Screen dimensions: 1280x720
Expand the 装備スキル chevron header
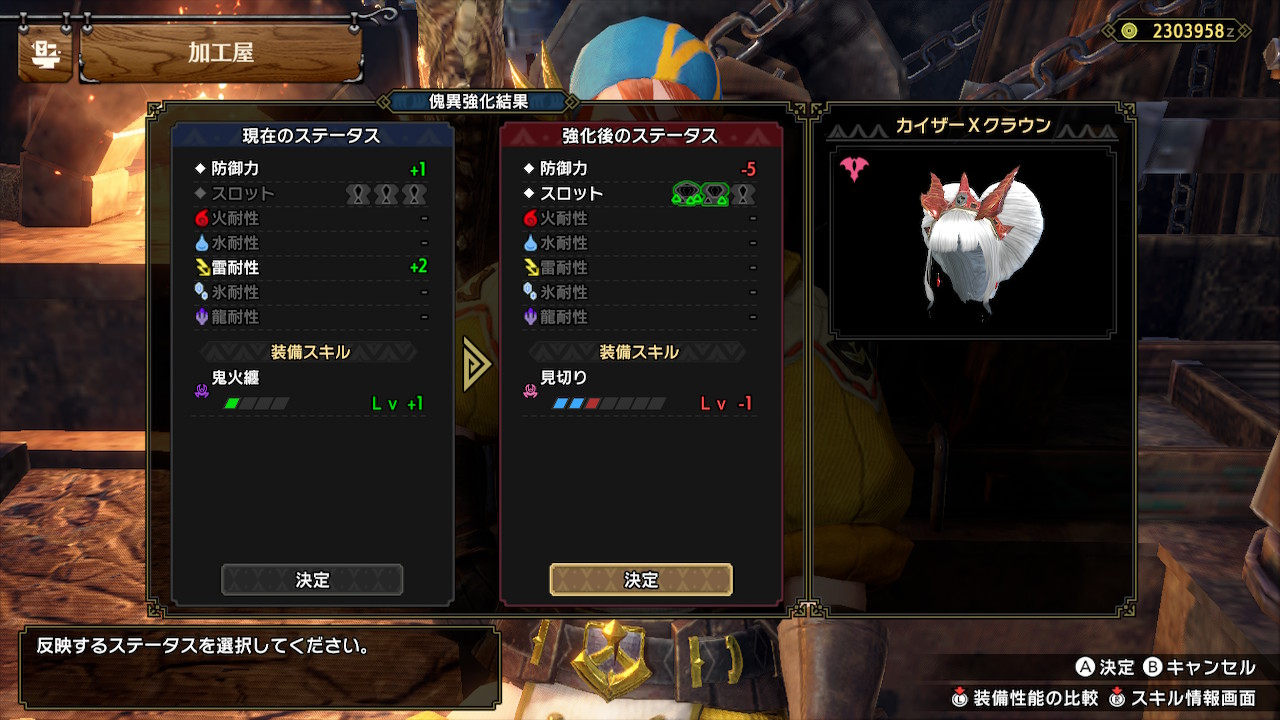[x=309, y=351]
